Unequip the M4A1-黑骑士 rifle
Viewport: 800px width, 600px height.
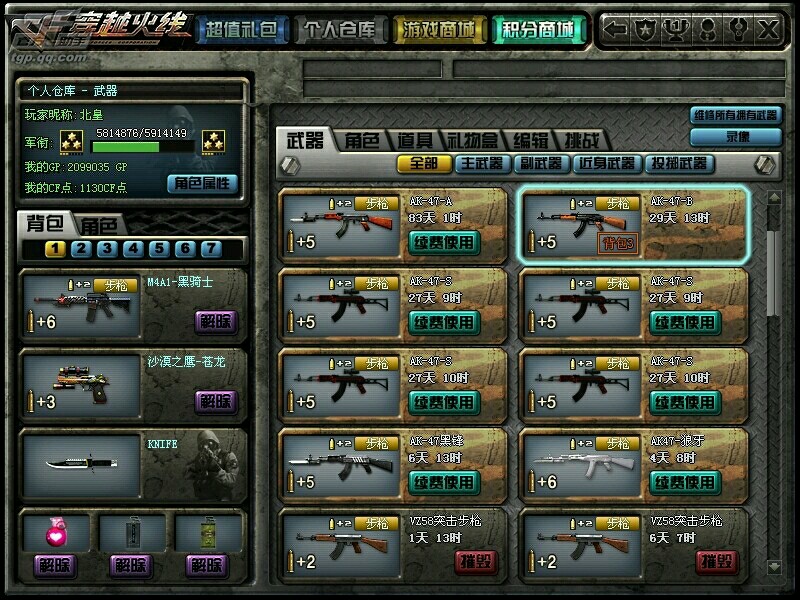click(216, 321)
